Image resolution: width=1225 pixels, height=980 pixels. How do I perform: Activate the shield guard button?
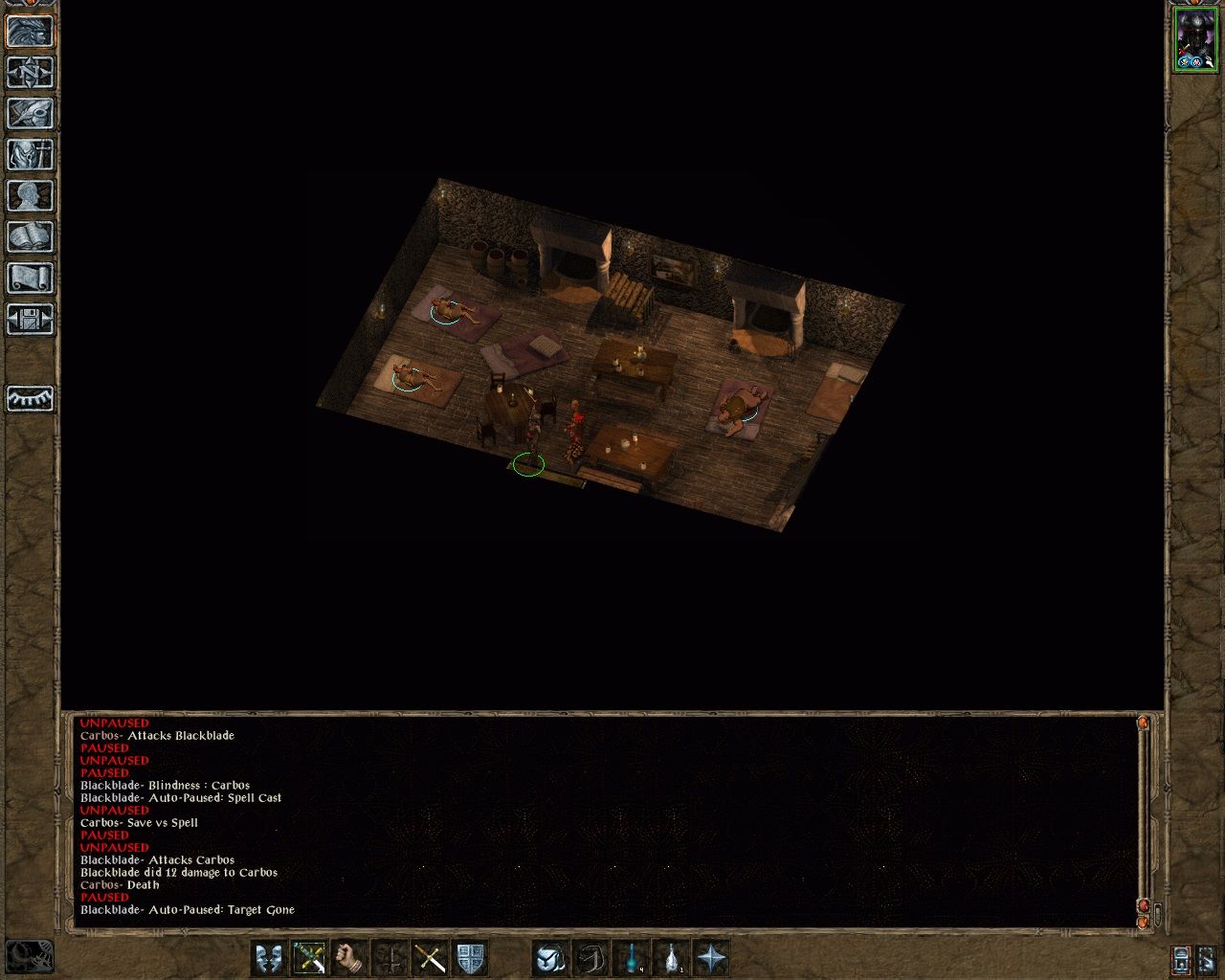[470, 958]
